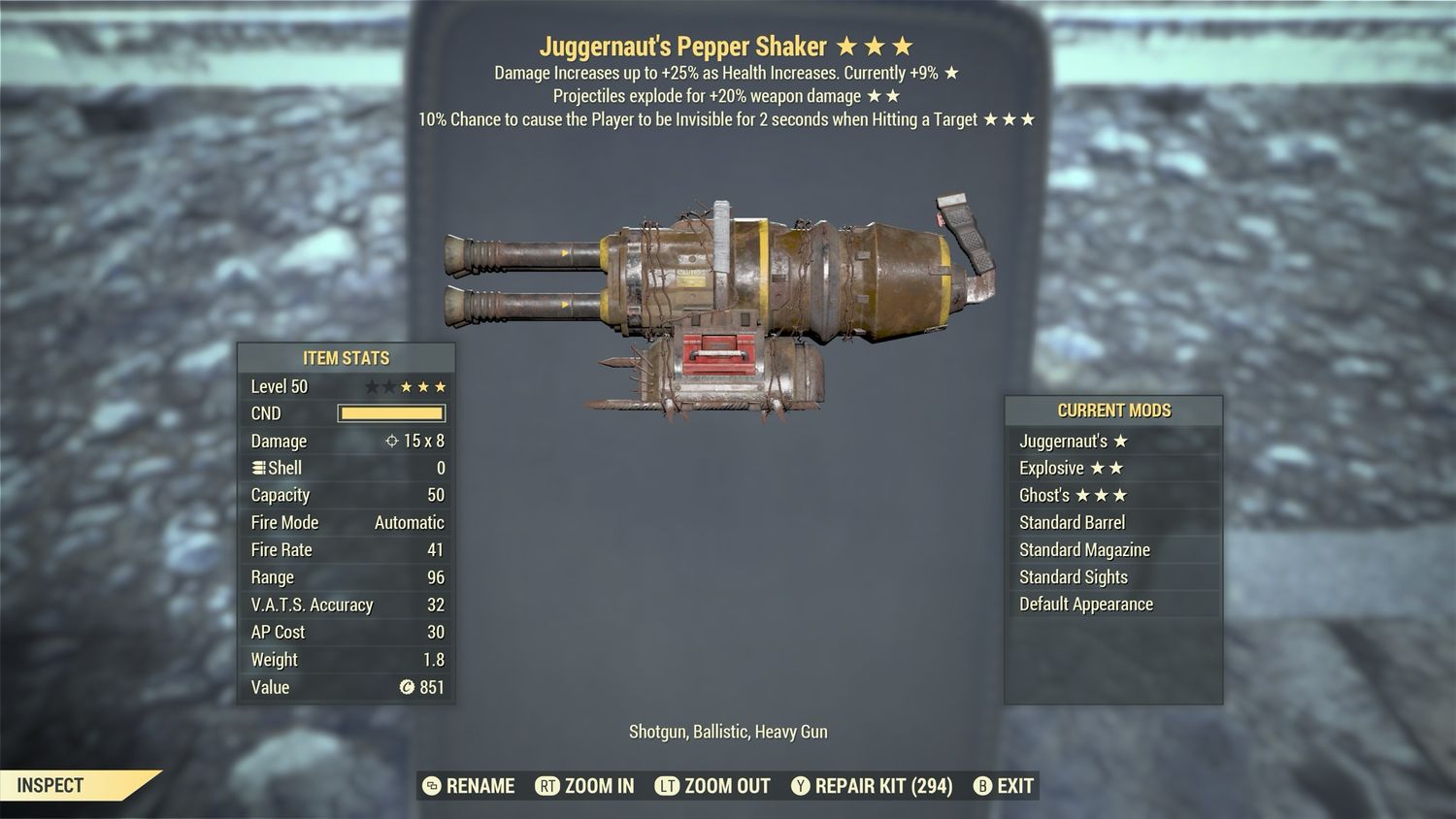Screen dimensions: 1456x819
Task: Click the Rename button
Action: [x=470, y=786]
